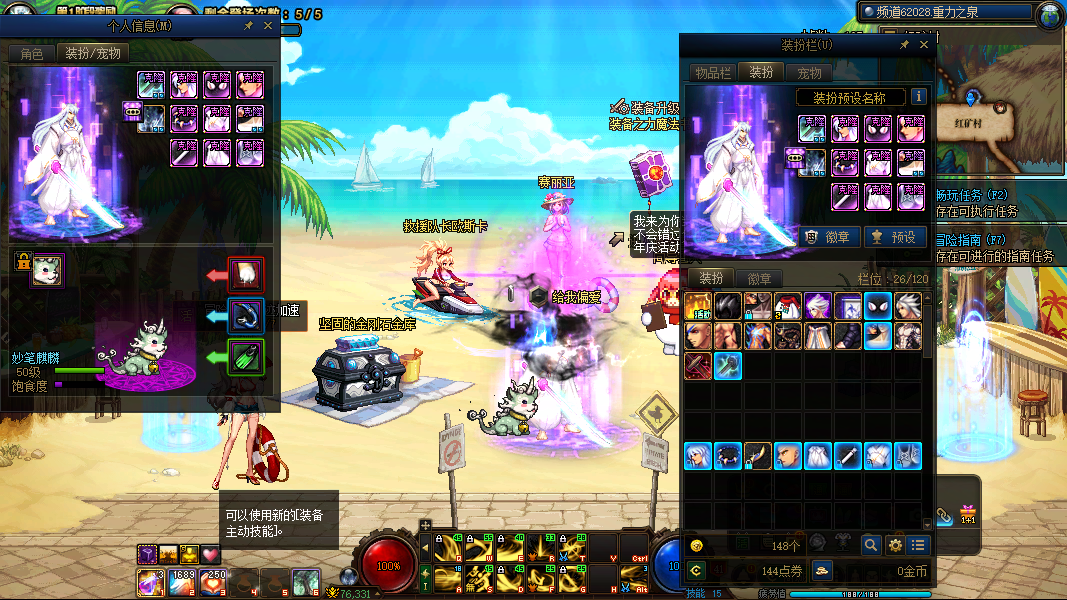Select the 装扮/宠物 tab in character info
The width and height of the screenshot is (1067, 600).
pos(93,53)
